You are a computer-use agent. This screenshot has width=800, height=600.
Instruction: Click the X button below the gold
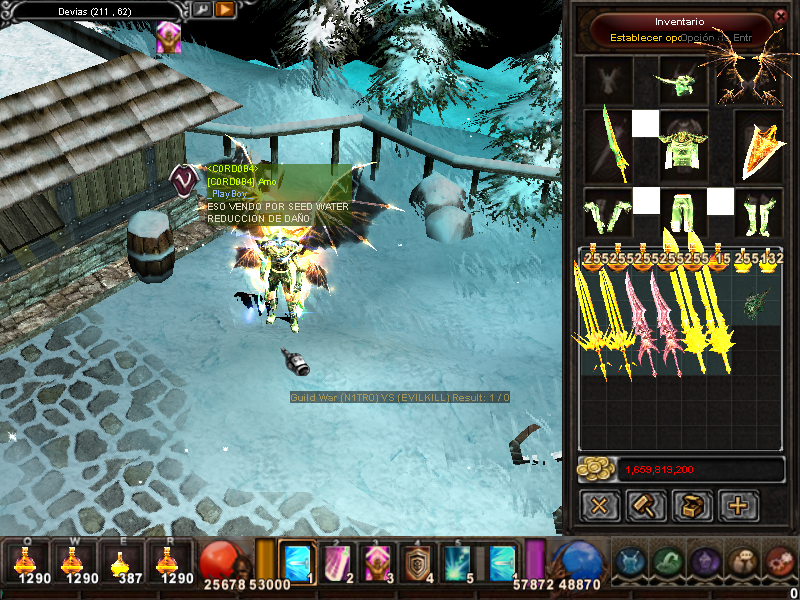[600, 505]
